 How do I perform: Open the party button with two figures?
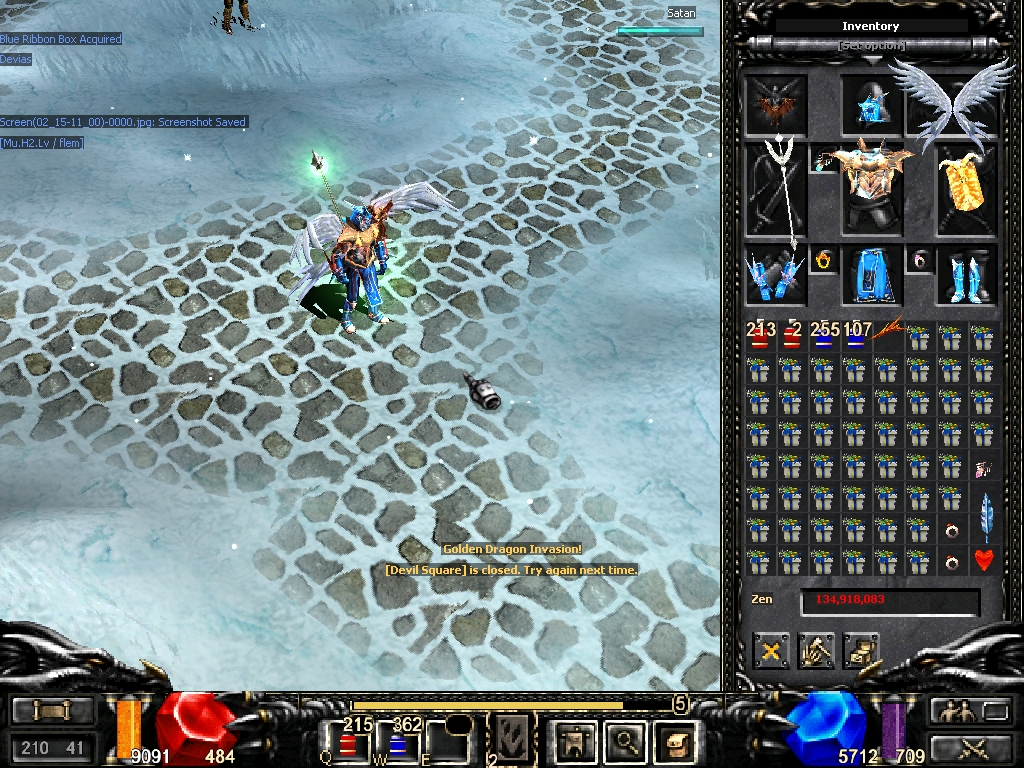click(952, 711)
